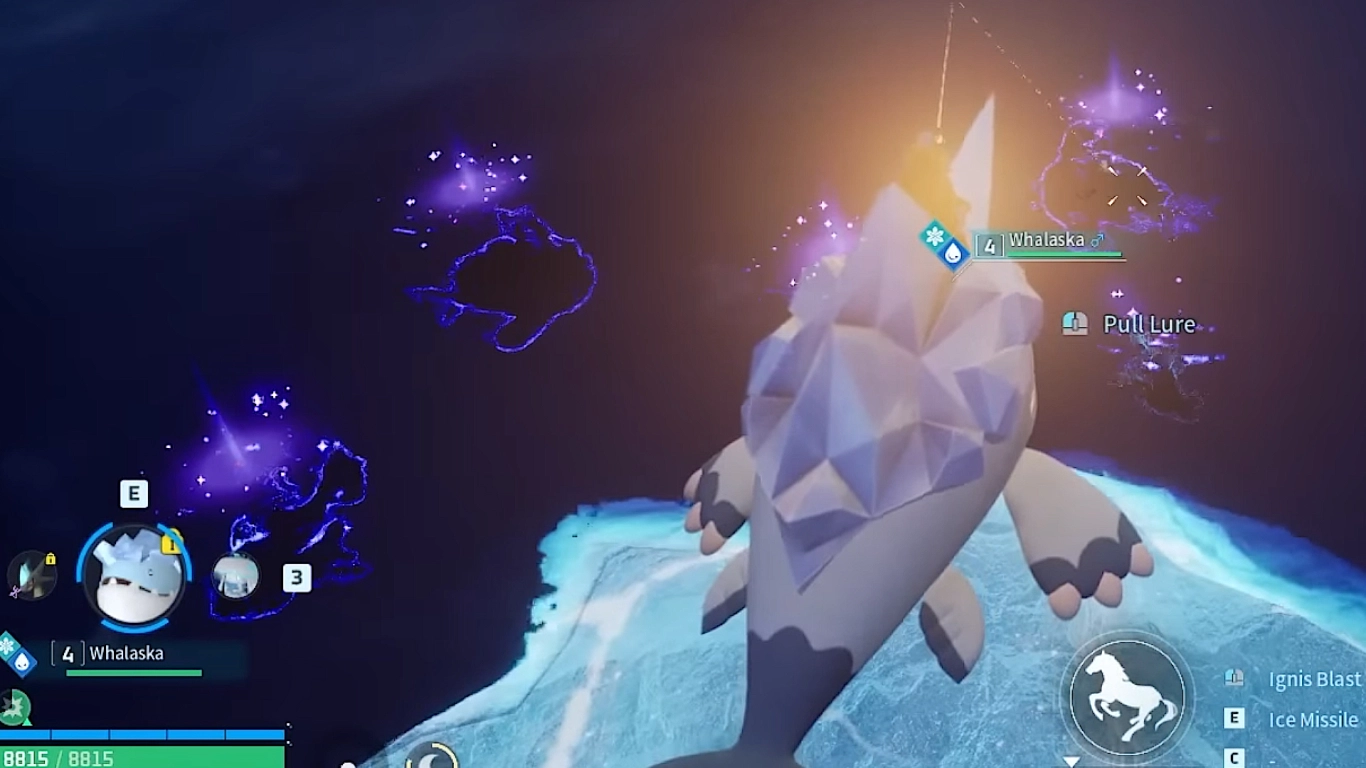Select the white horse mount icon

coord(1126,694)
